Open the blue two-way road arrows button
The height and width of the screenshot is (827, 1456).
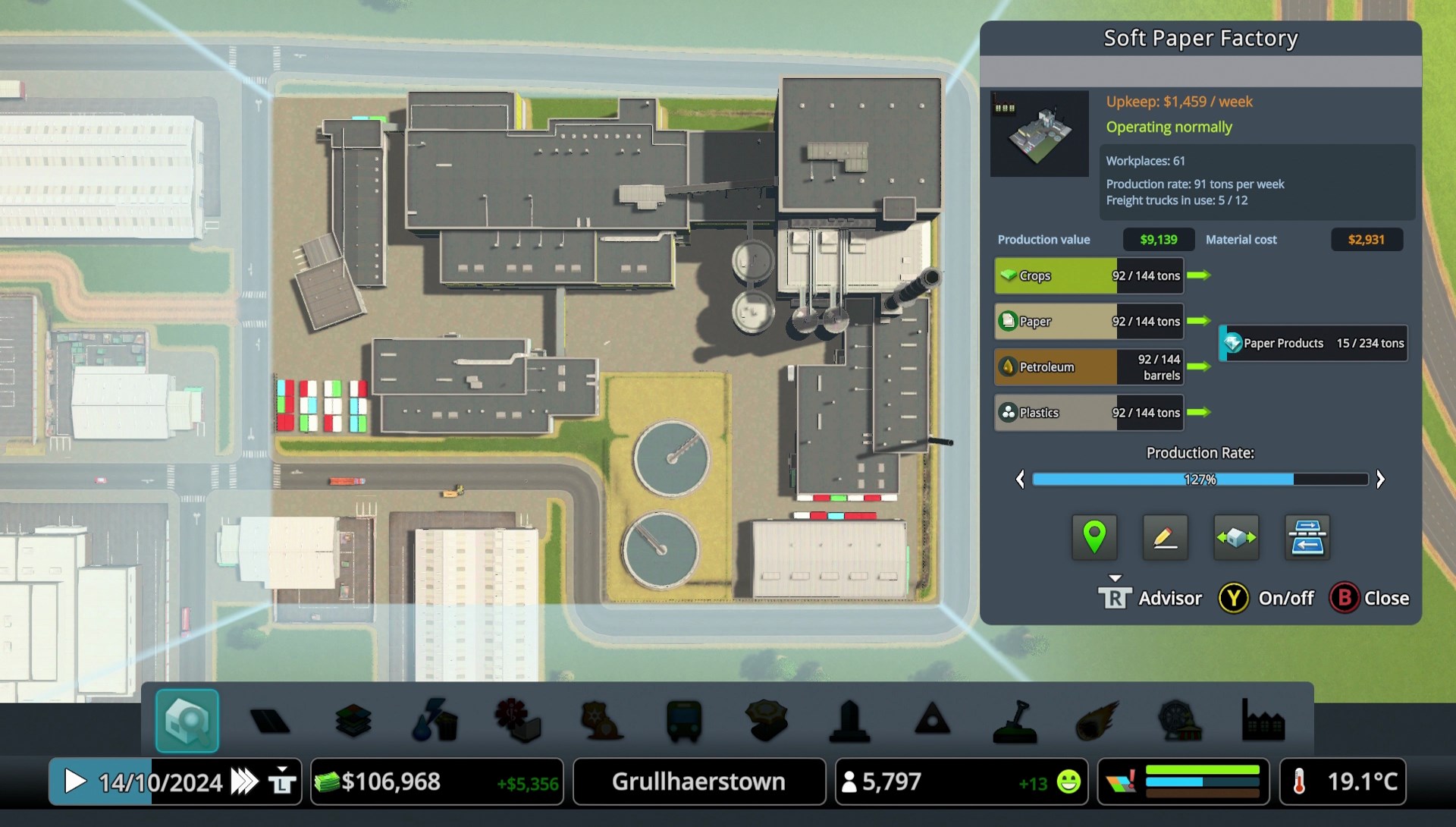pyautogui.click(x=1307, y=537)
